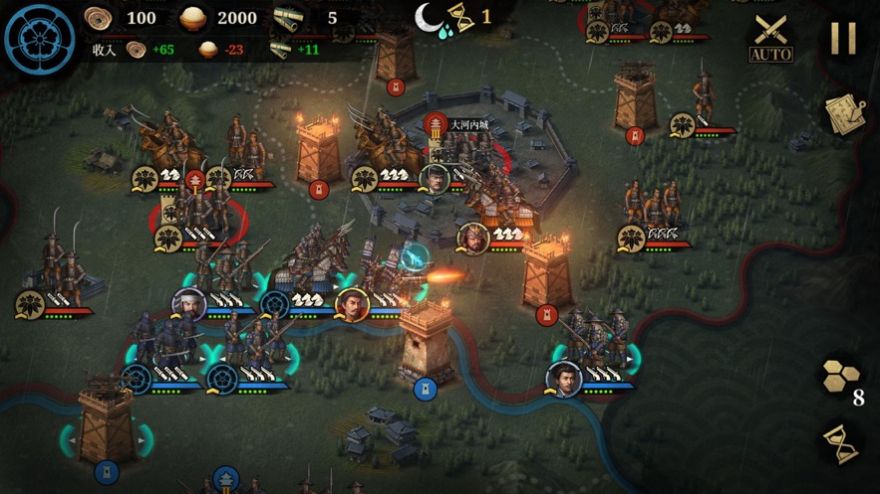Pause the game
The height and width of the screenshot is (494, 880).
click(x=843, y=38)
